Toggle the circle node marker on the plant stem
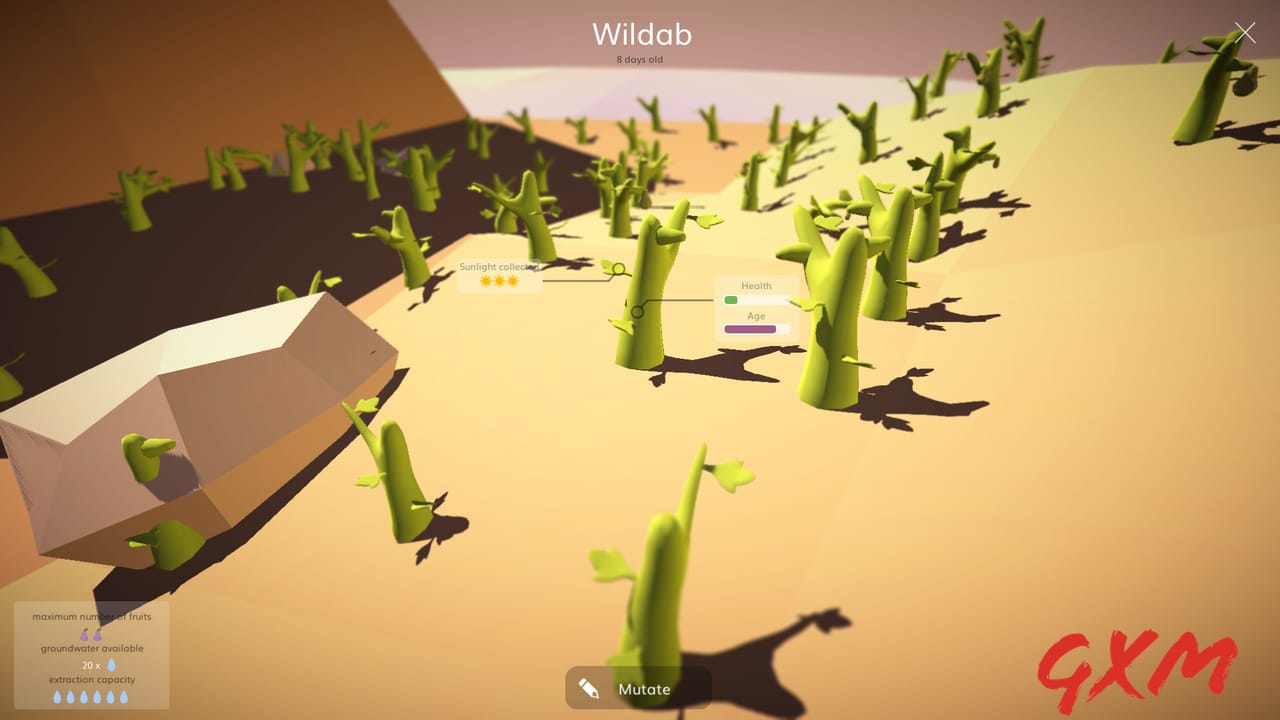1280x720 pixels. coord(638,310)
